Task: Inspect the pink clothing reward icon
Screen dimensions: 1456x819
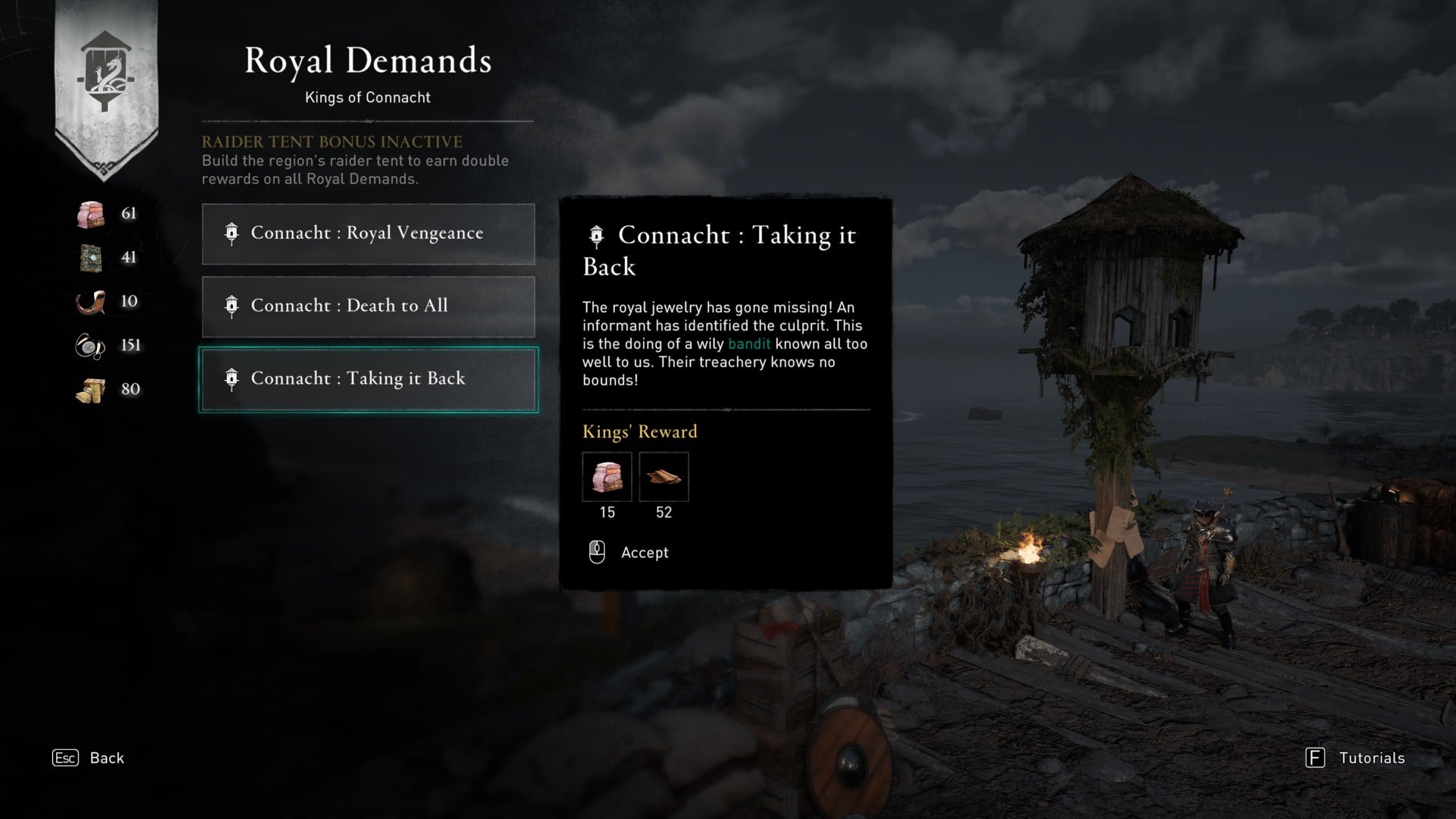Action: (x=607, y=477)
